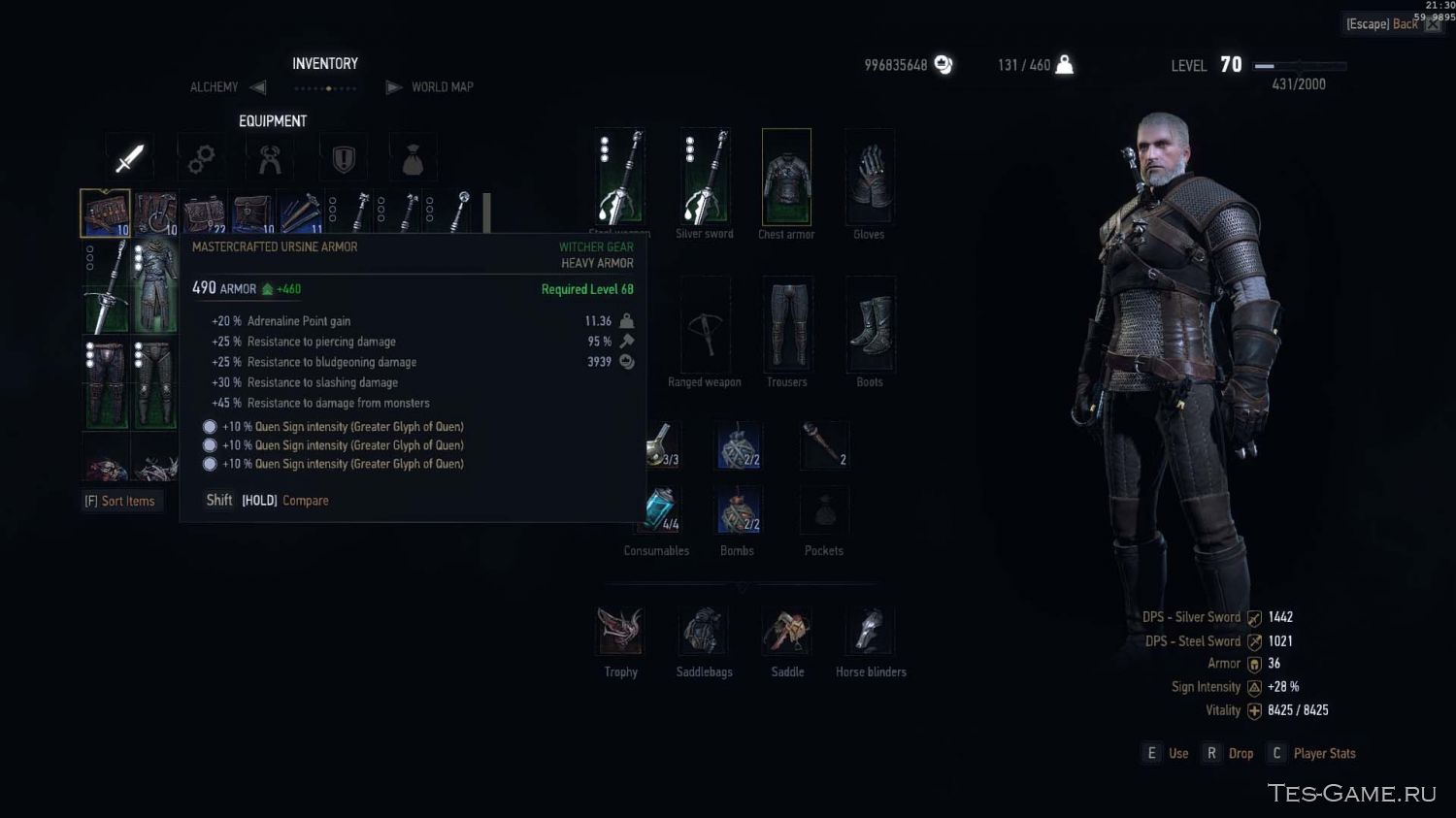This screenshot has width=1456, height=818.
Task: Switch to the gears crafting items tab
Action: (201, 158)
